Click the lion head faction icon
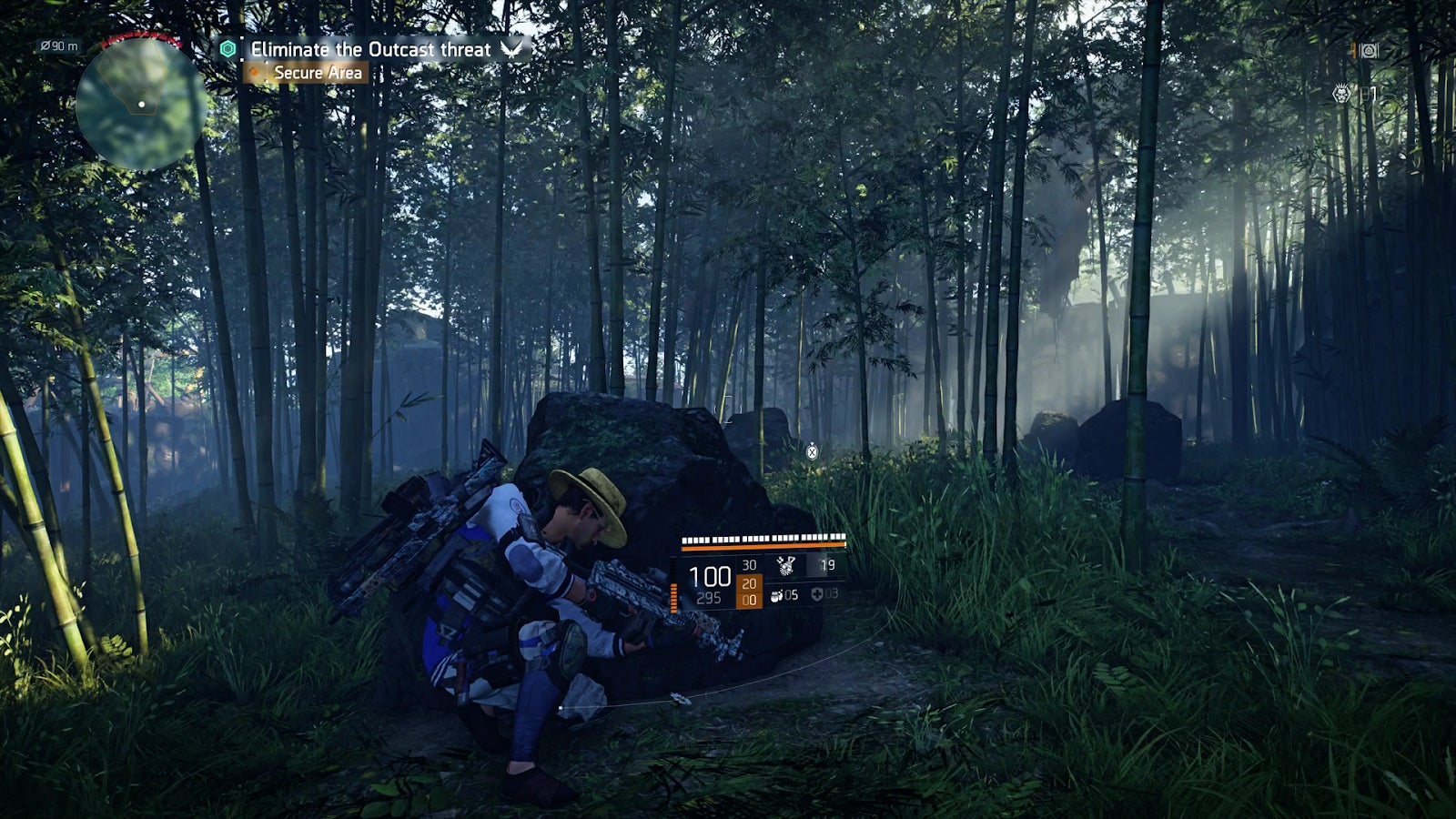This screenshot has height=819, width=1456. (1341, 93)
